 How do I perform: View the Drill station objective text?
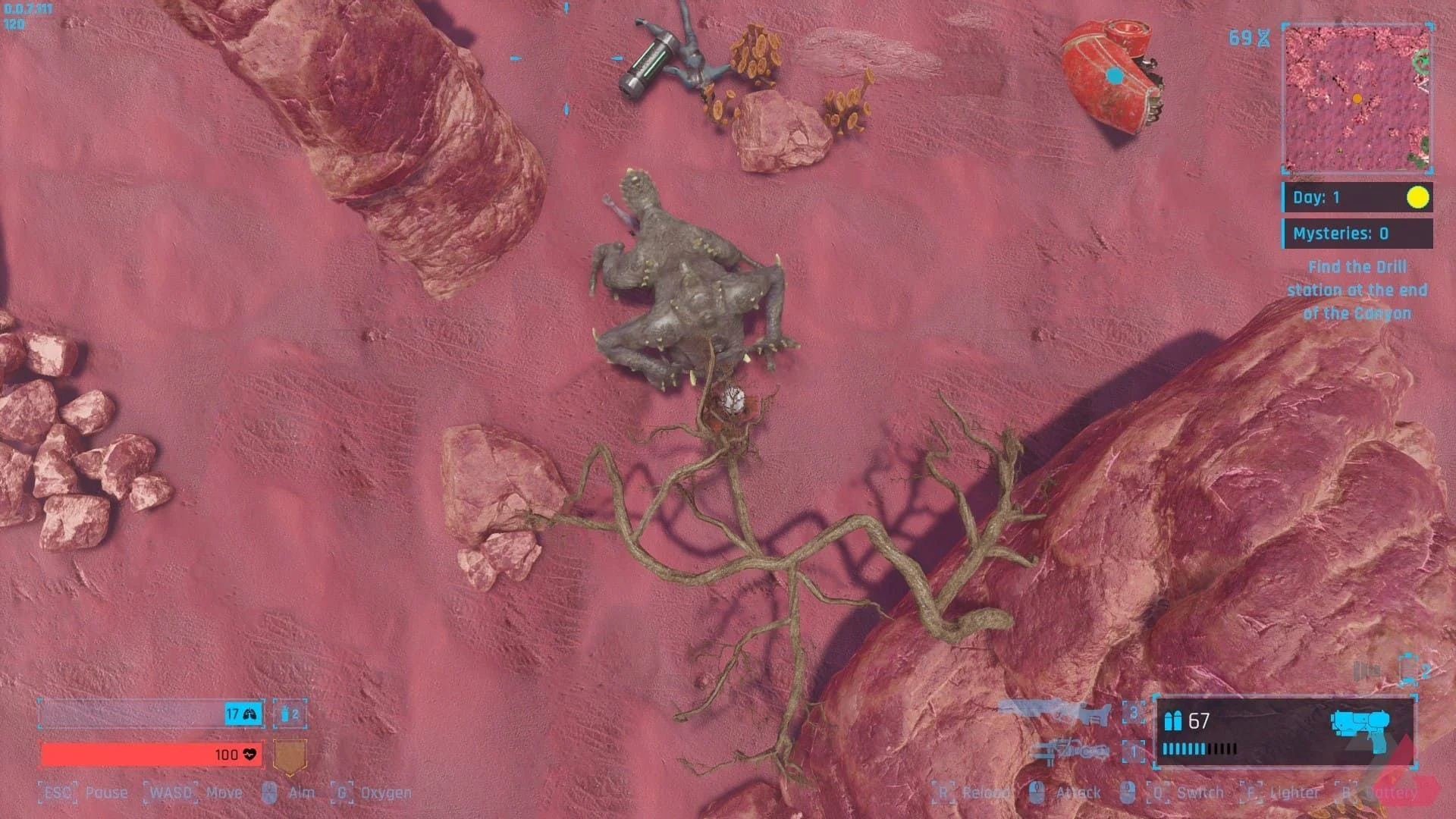[1357, 290]
